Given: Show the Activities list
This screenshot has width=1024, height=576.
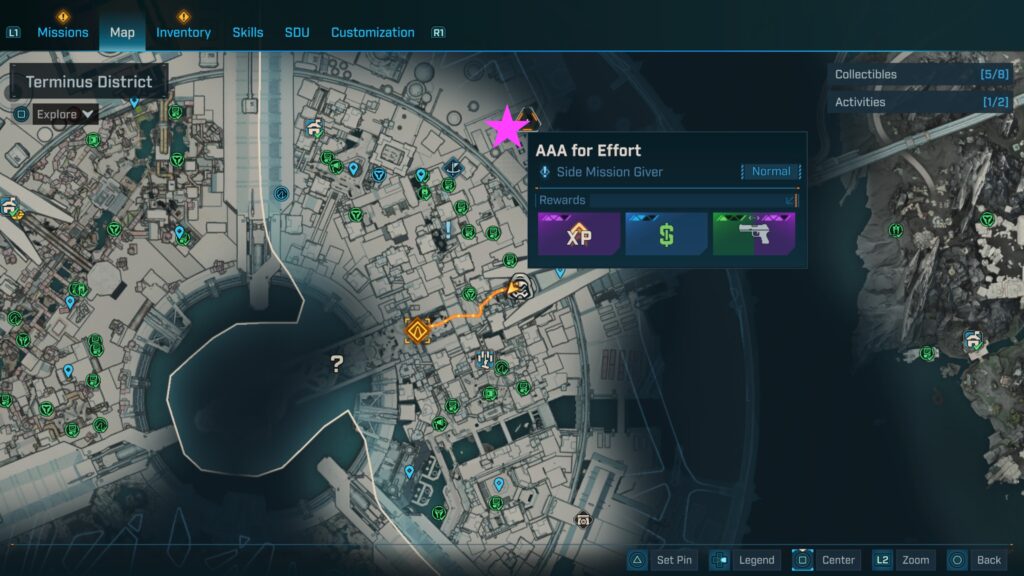Looking at the screenshot, I should (920, 102).
